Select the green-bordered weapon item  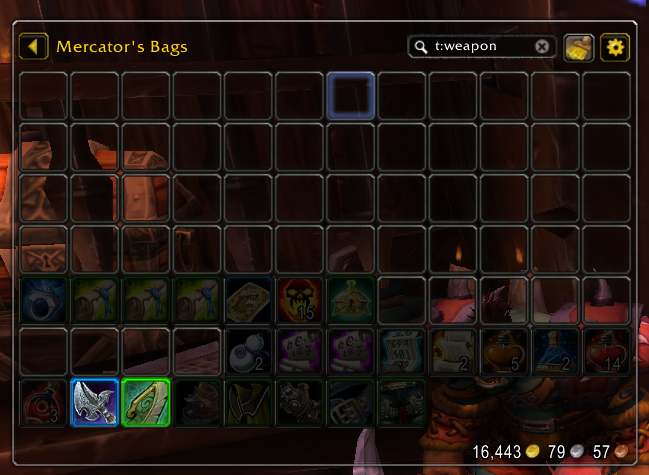click(147, 402)
